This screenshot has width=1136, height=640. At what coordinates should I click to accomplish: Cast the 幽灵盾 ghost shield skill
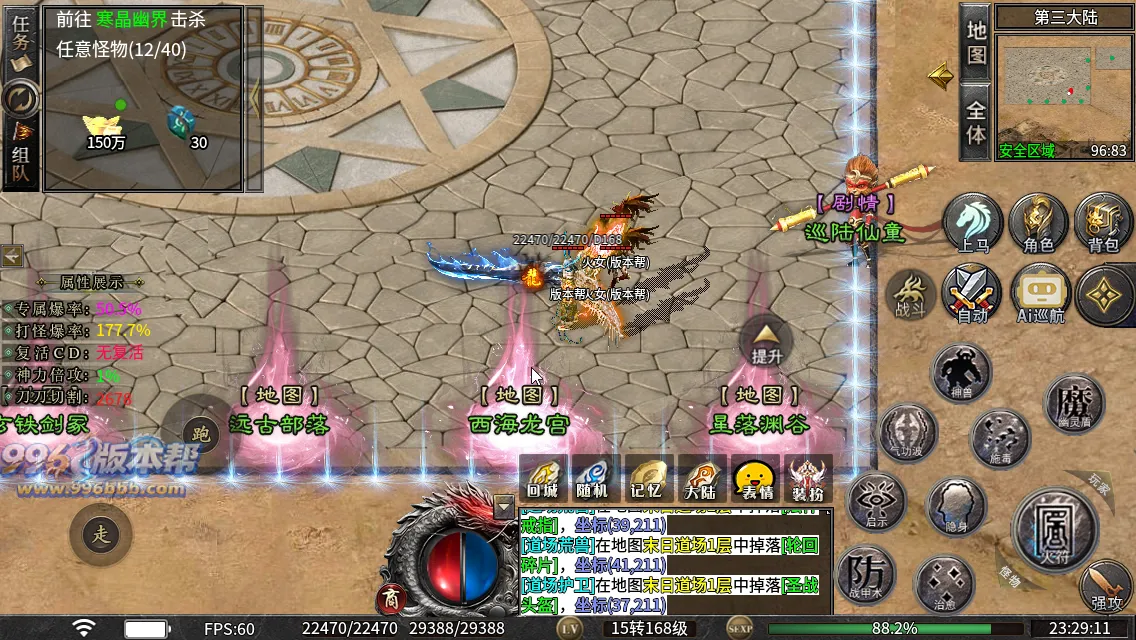1075,404
